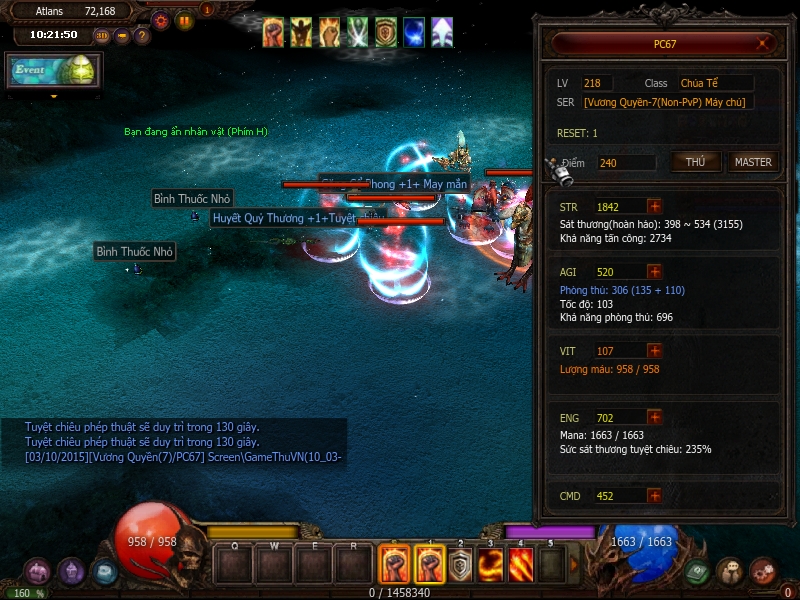The image size is (800, 600).
Task: Click the orange pause button
Action: [185, 20]
